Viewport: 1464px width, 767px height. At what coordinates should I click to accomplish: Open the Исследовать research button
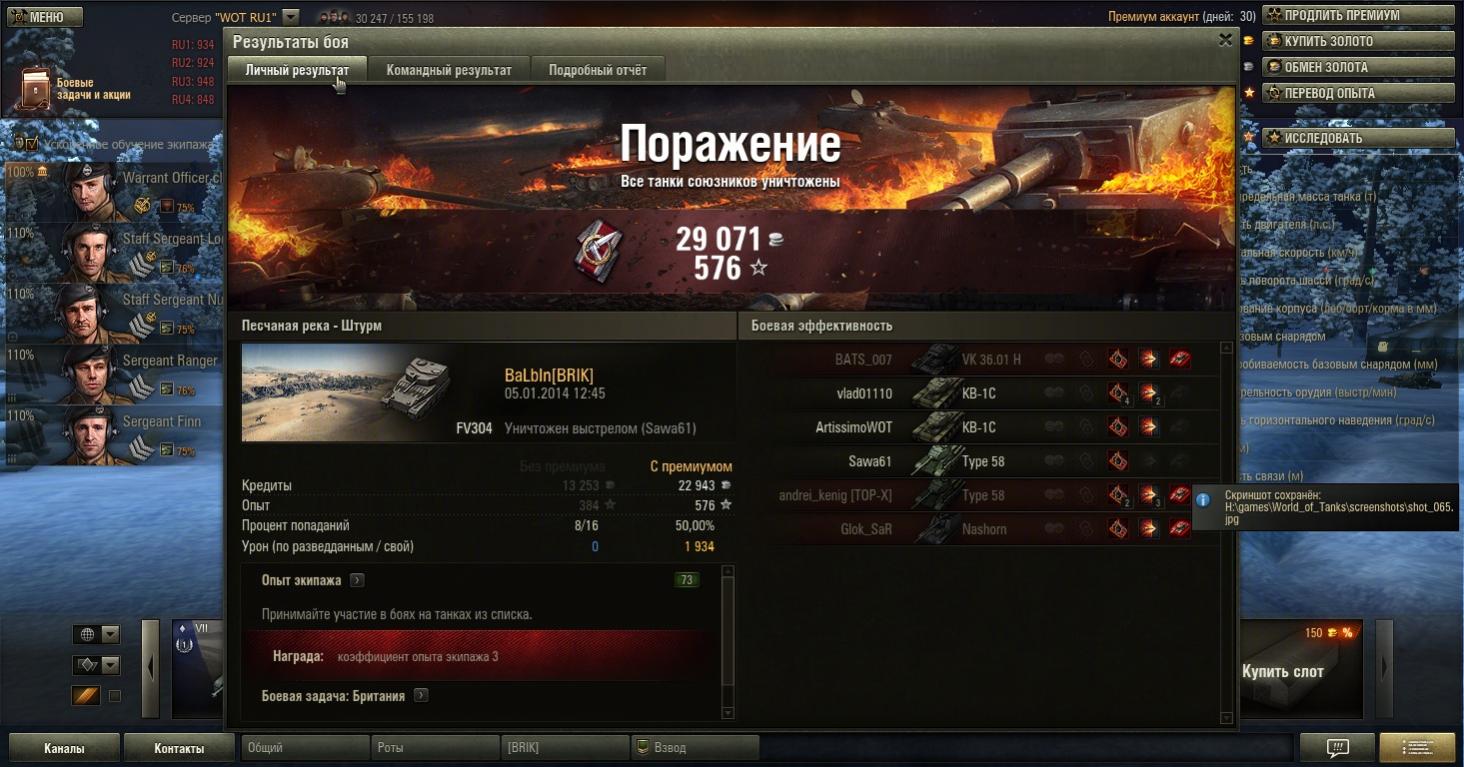[x=1357, y=138]
